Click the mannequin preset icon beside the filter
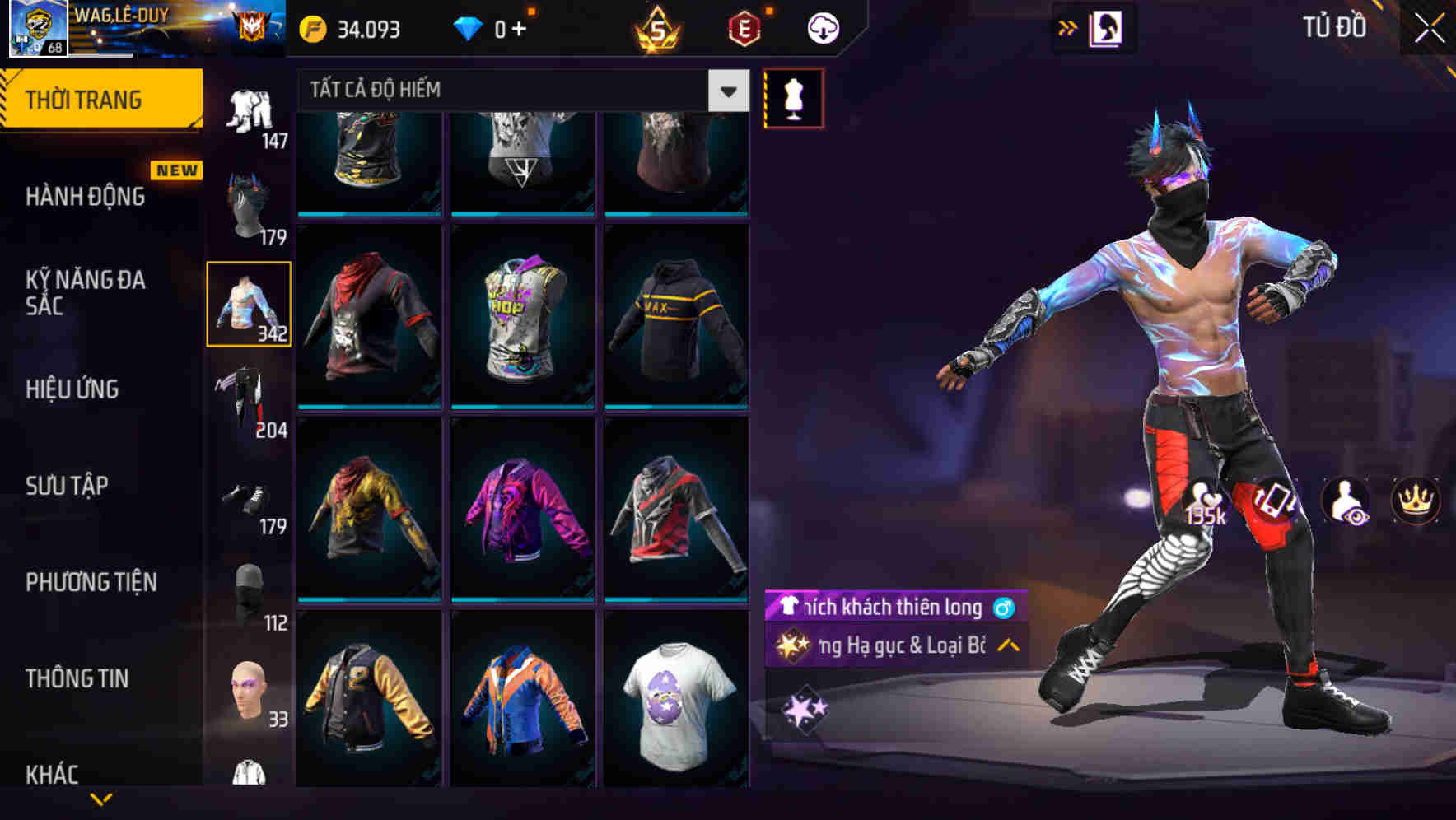This screenshot has width=1456, height=820. tap(793, 96)
